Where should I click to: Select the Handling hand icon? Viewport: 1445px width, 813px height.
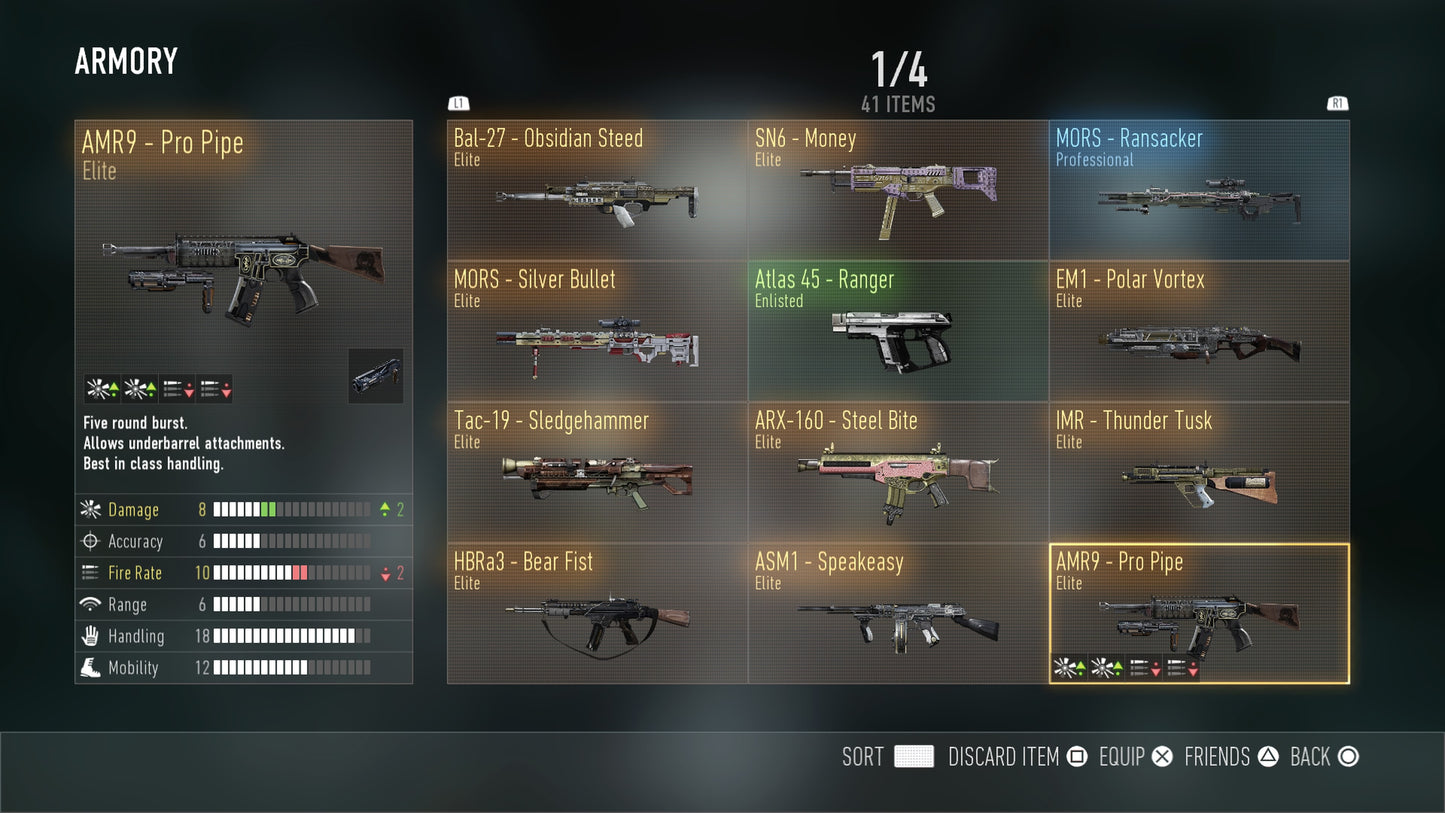click(88, 636)
